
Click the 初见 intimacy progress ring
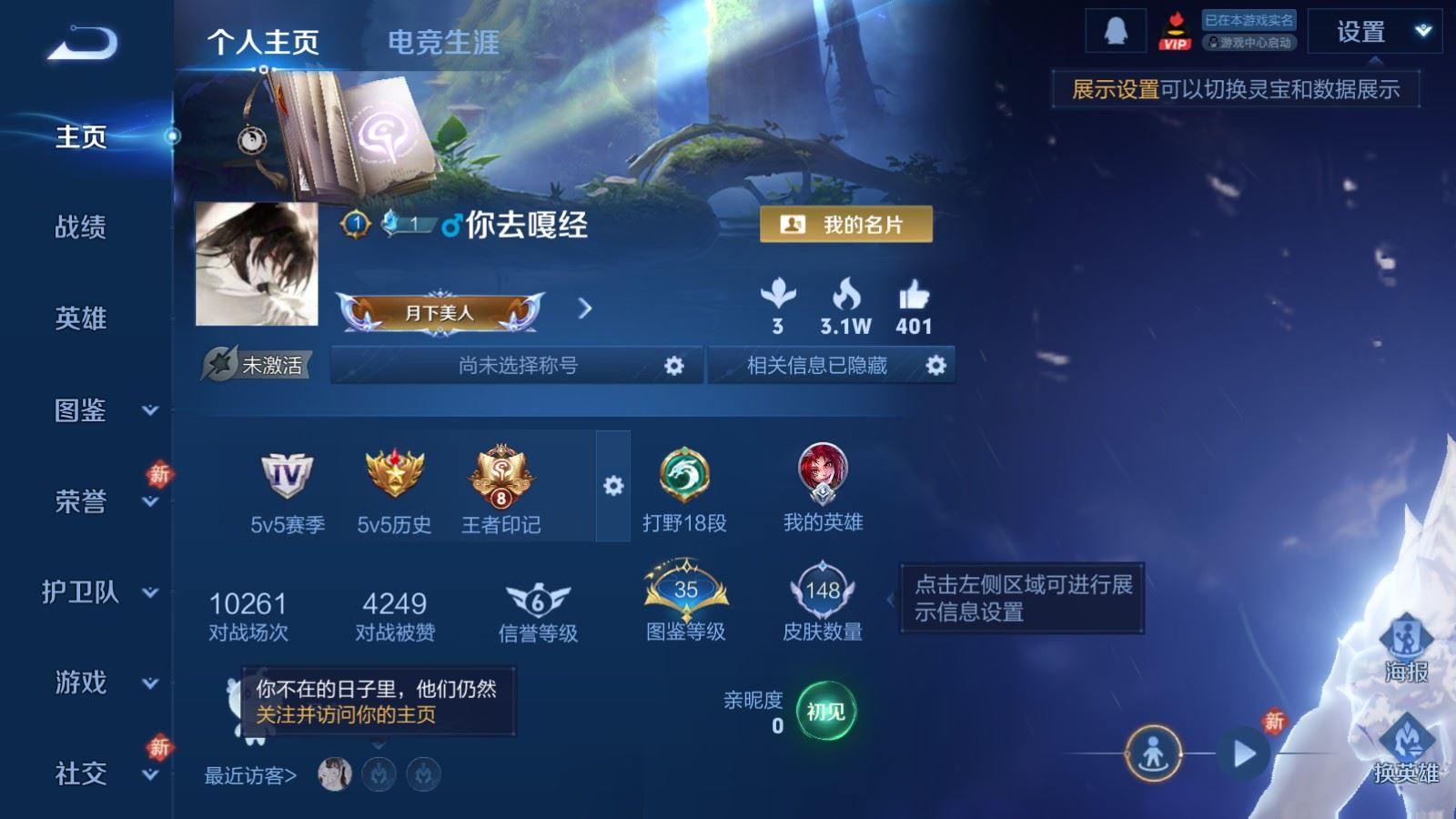(824, 713)
